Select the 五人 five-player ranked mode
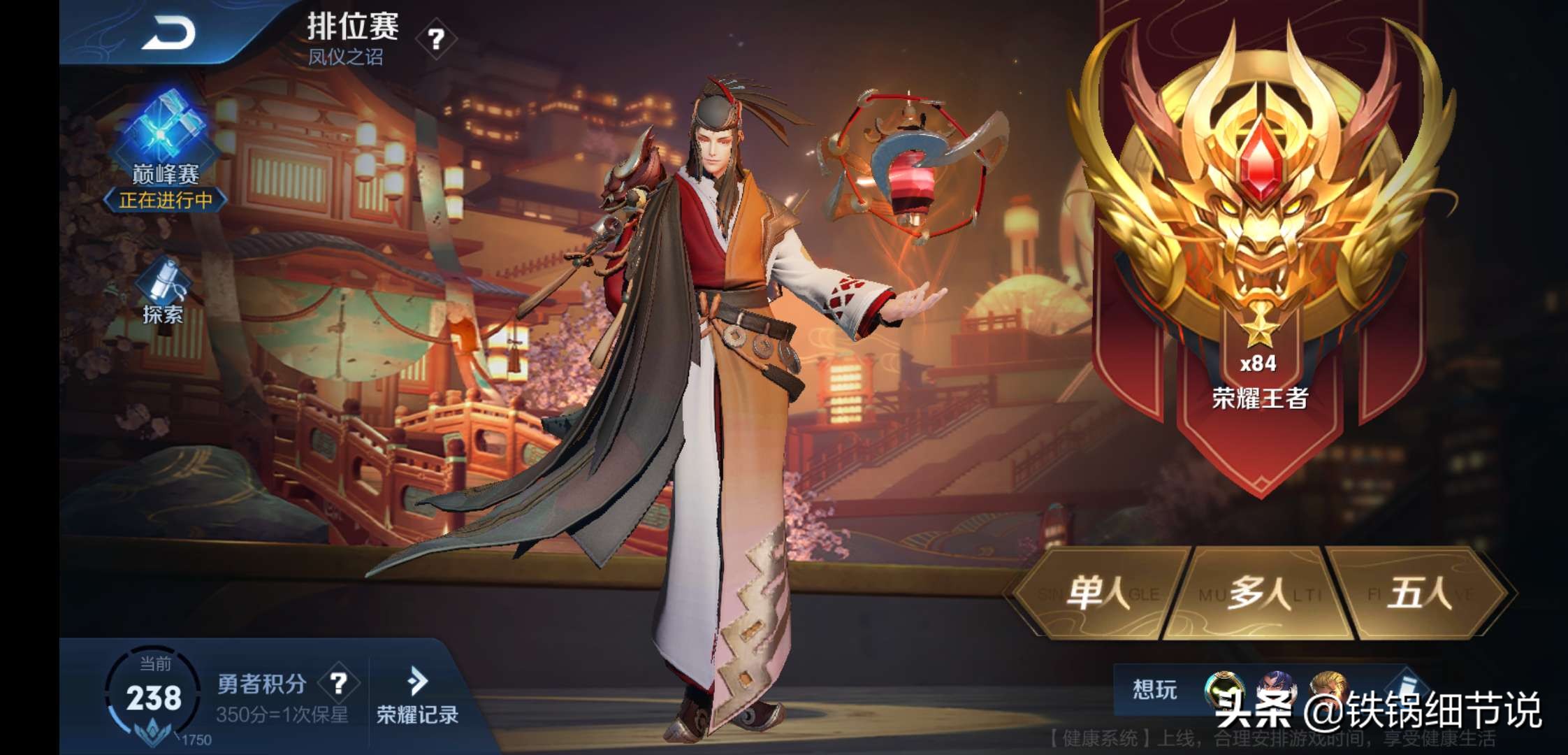The image size is (1568, 755). coord(1418,594)
